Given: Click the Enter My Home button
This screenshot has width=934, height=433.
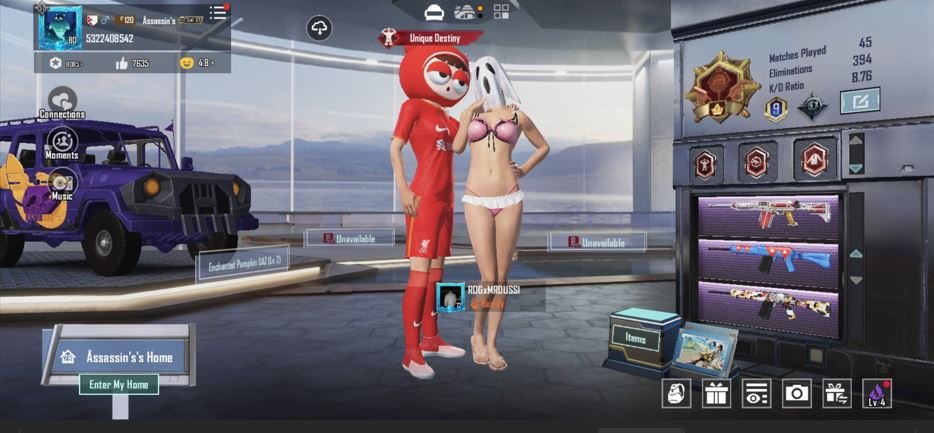Looking at the screenshot, I should (x=119, y=384).
